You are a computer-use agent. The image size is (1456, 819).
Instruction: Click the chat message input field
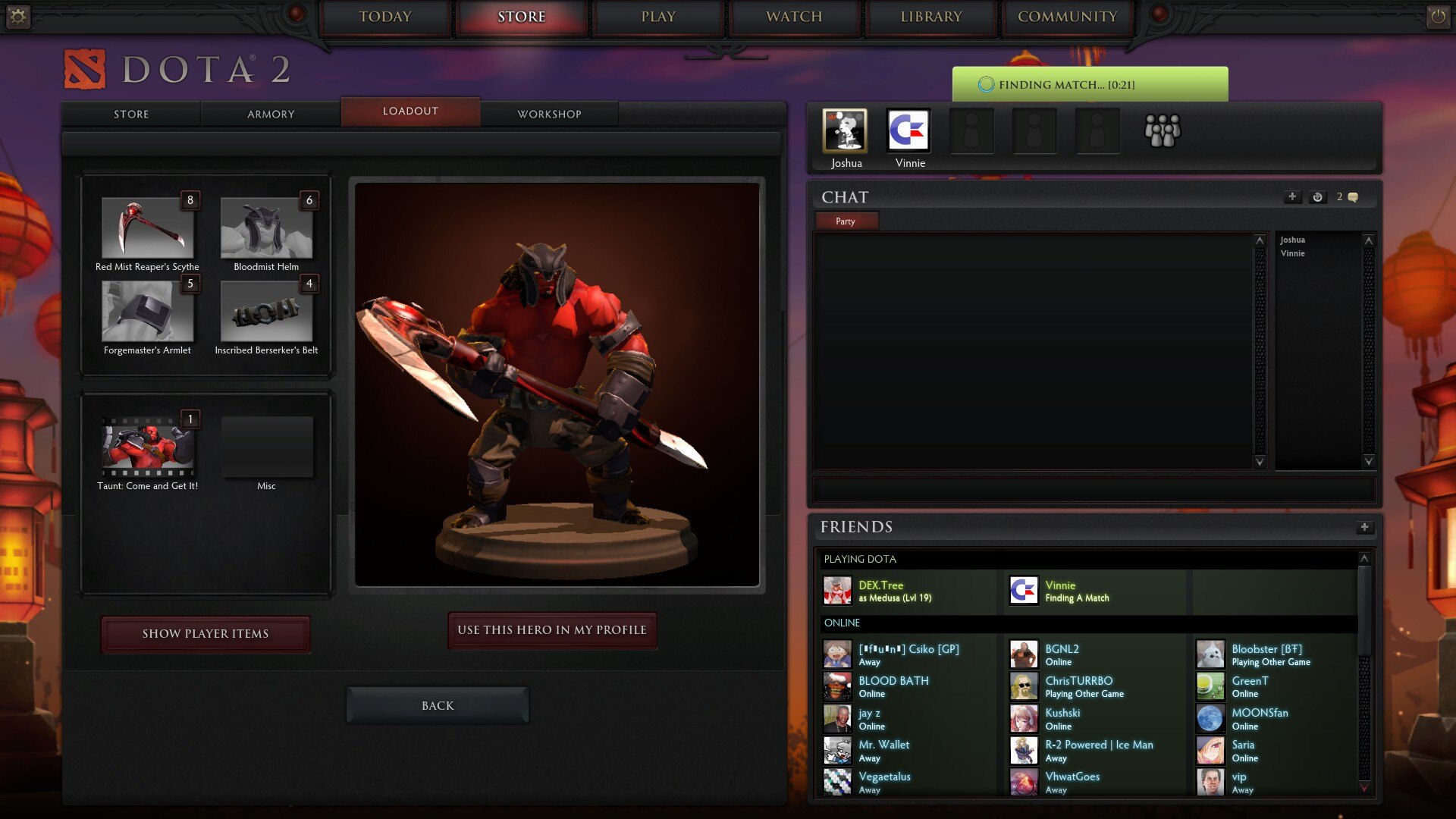tap(1094, 489)
